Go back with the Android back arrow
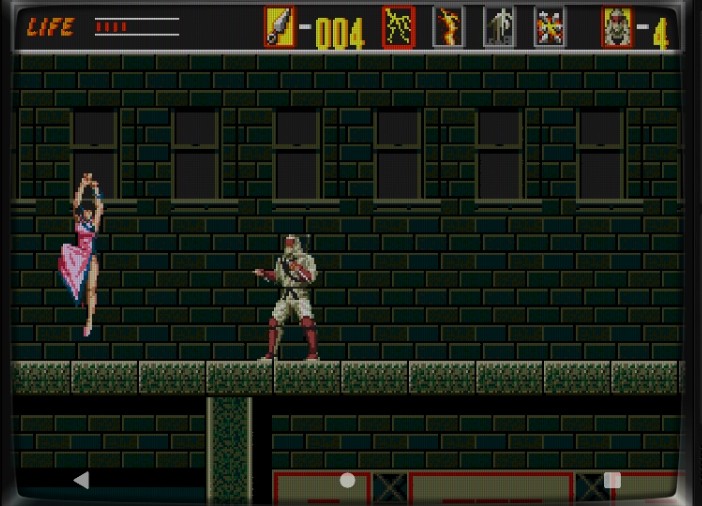The height and width of the screenshot is (506, 702). tap(81, 480)
